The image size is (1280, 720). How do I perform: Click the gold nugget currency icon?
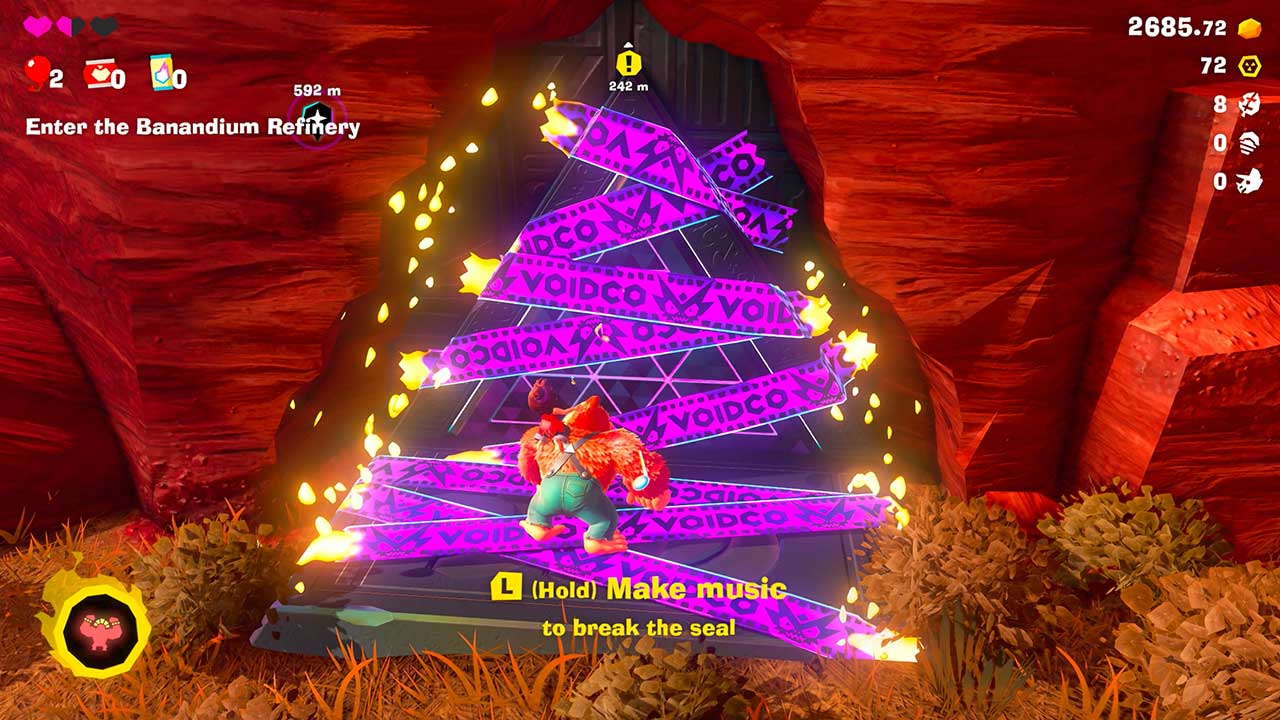1249,28
